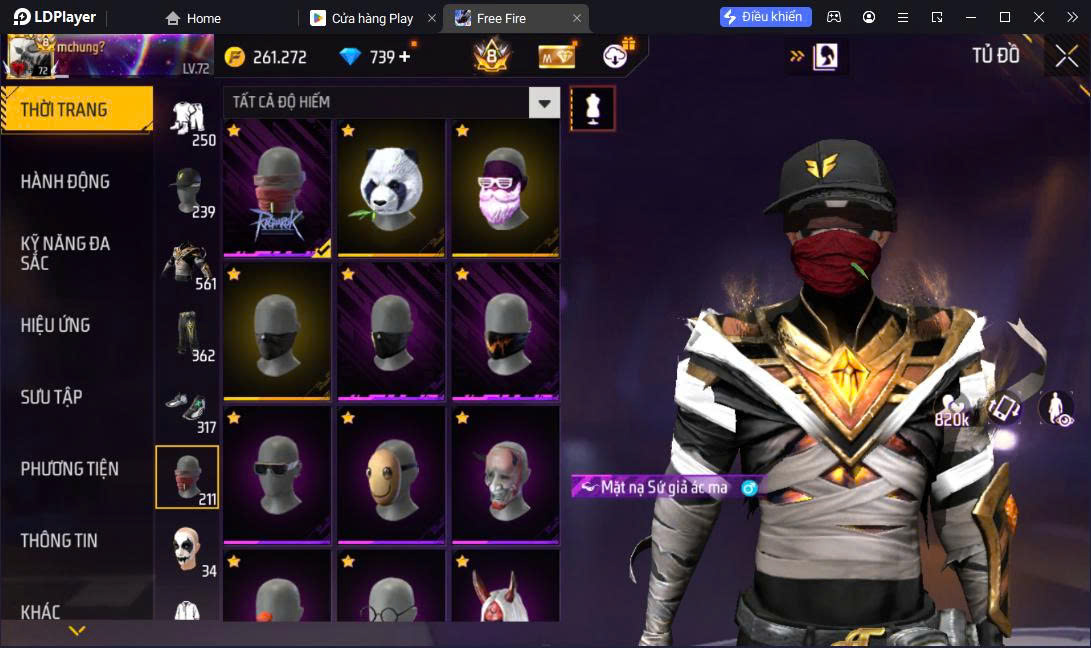Select the Ragnarok red bandana mask
The image size is (1091, 648).
click(277, 187)
